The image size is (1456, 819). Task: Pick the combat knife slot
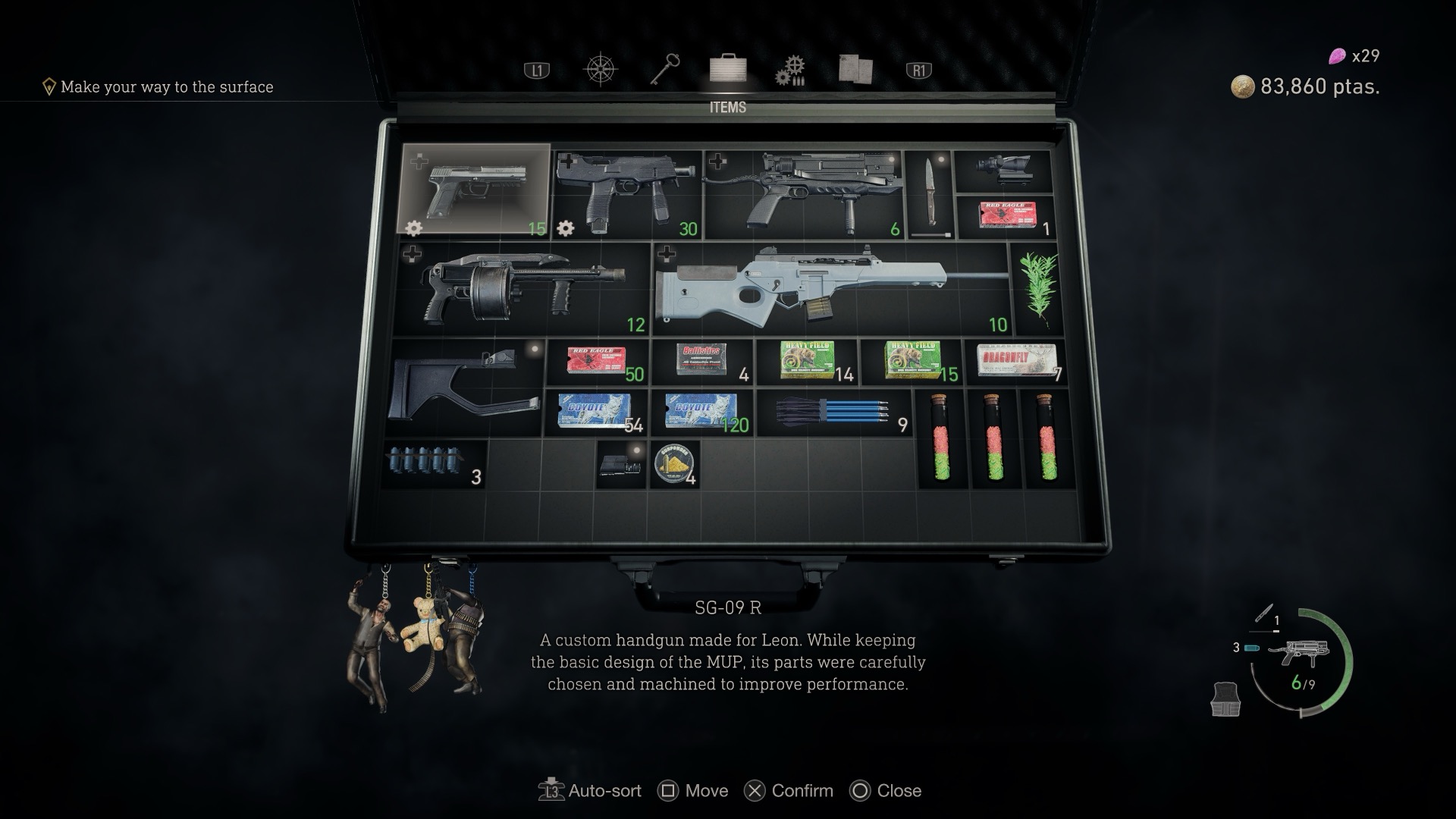point(930,193)
